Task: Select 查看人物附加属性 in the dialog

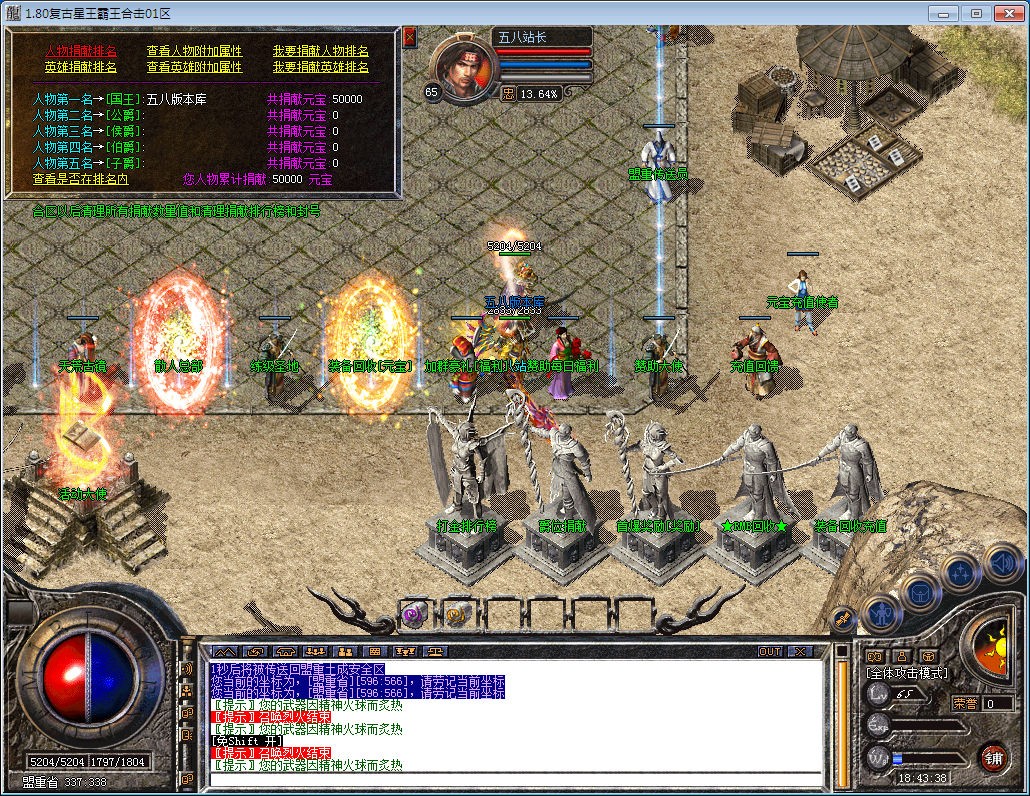Action: coord(194,51)
